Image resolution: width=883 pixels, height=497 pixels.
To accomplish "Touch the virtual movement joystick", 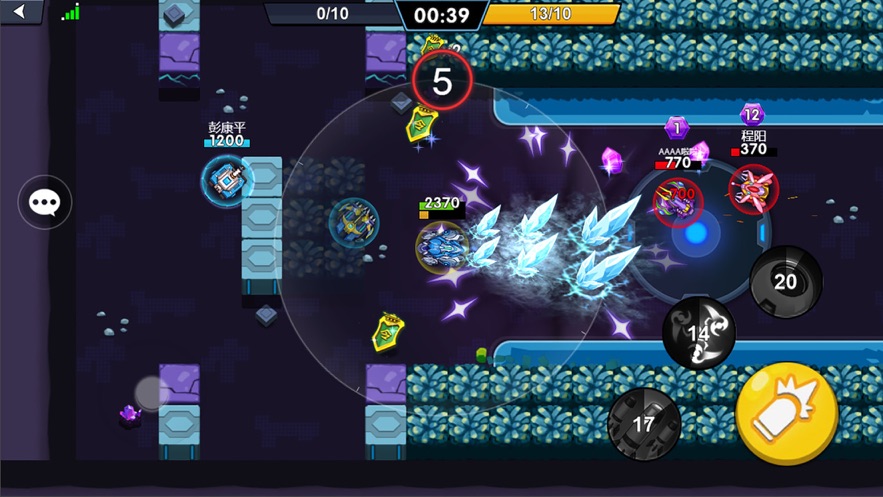I will [x=152, y=393].
